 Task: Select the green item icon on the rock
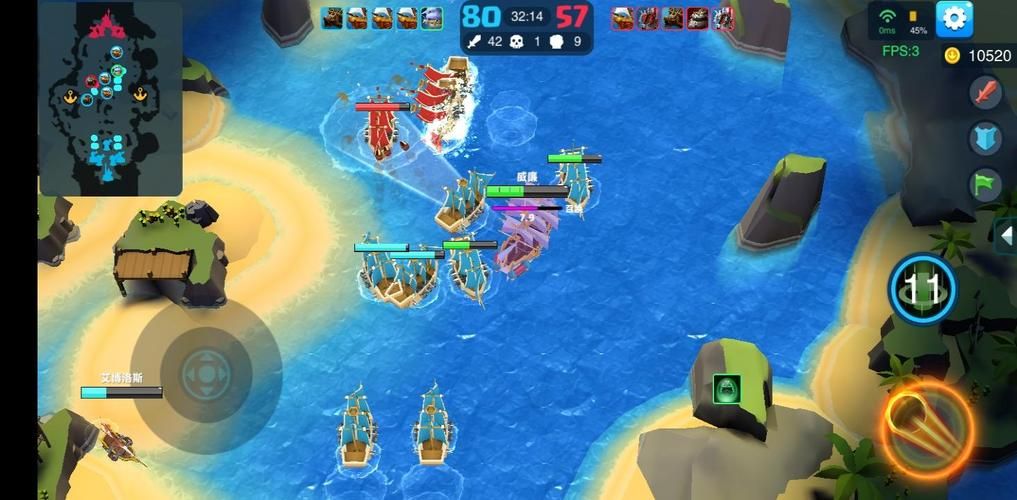(x=726, y=389)
